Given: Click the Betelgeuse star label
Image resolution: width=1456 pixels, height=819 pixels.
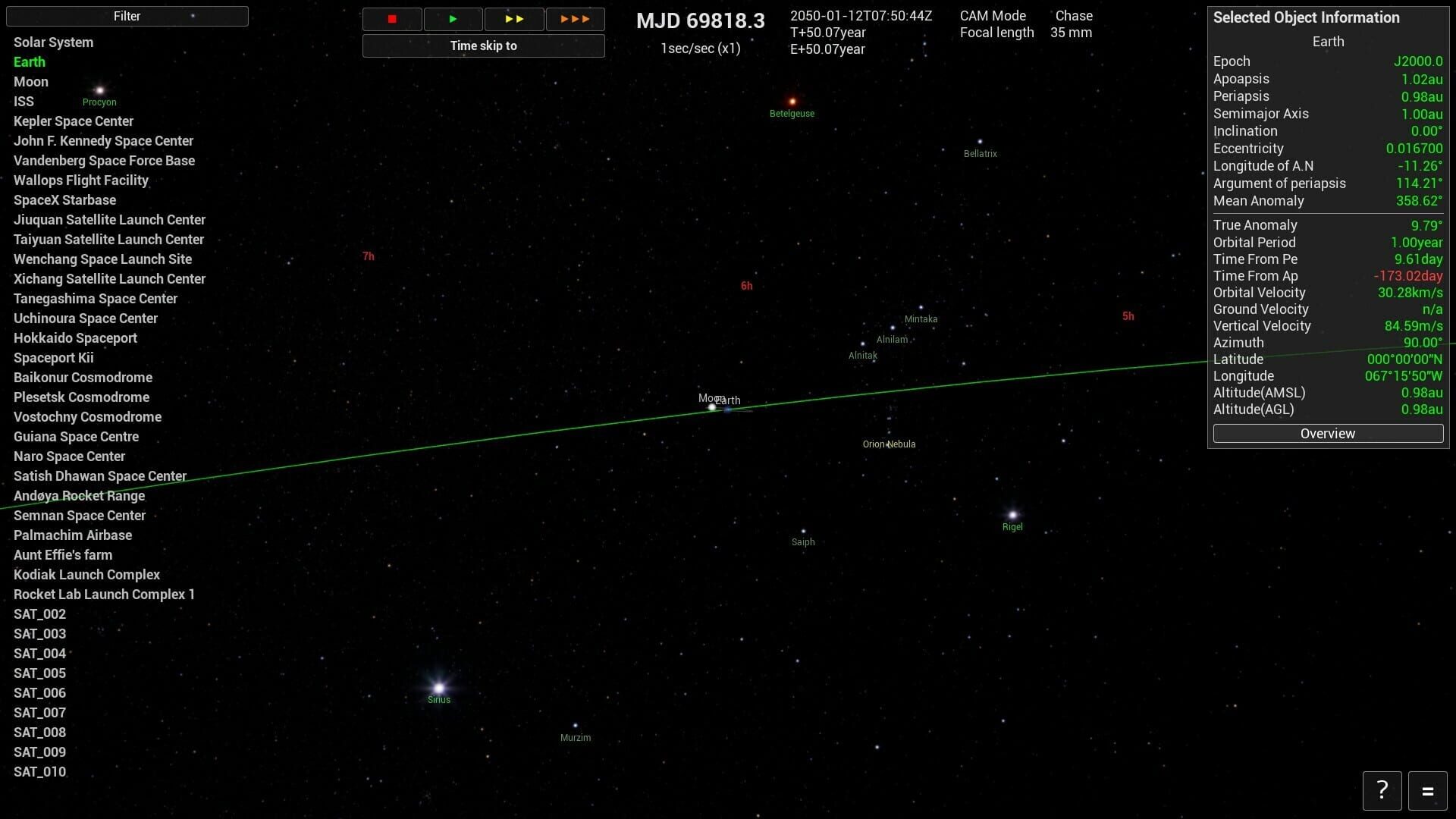Looking at the screenshot, I should click(x=792, y=114).
